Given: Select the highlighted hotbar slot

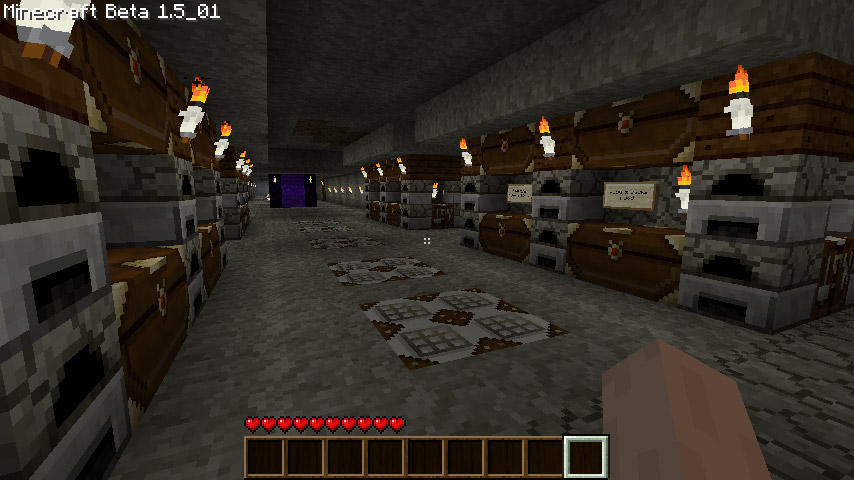Looking at the screenshot, I should click(x=586, y=457).
